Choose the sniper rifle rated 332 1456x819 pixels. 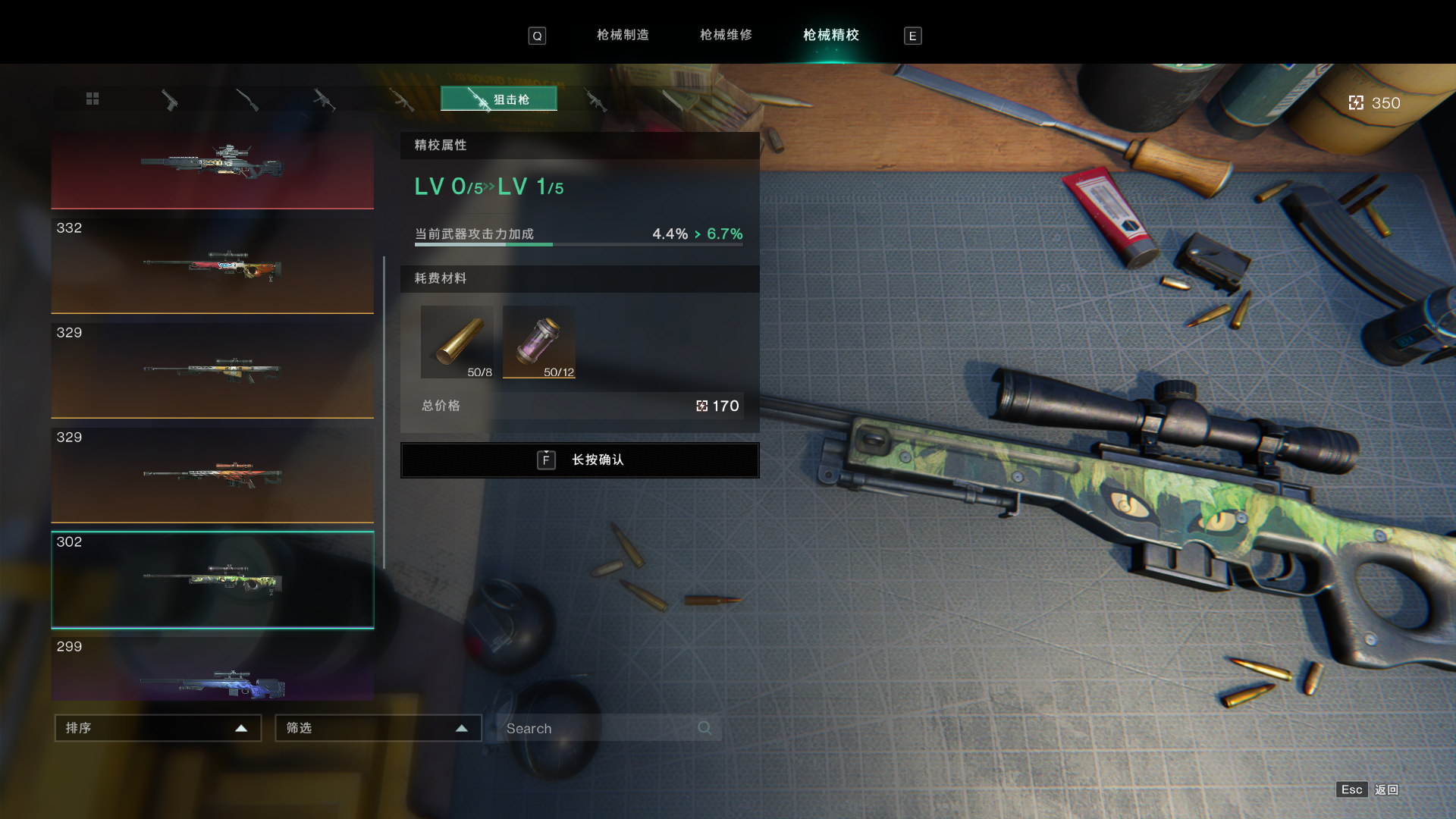pyautogui.click(x=212, y=266)
